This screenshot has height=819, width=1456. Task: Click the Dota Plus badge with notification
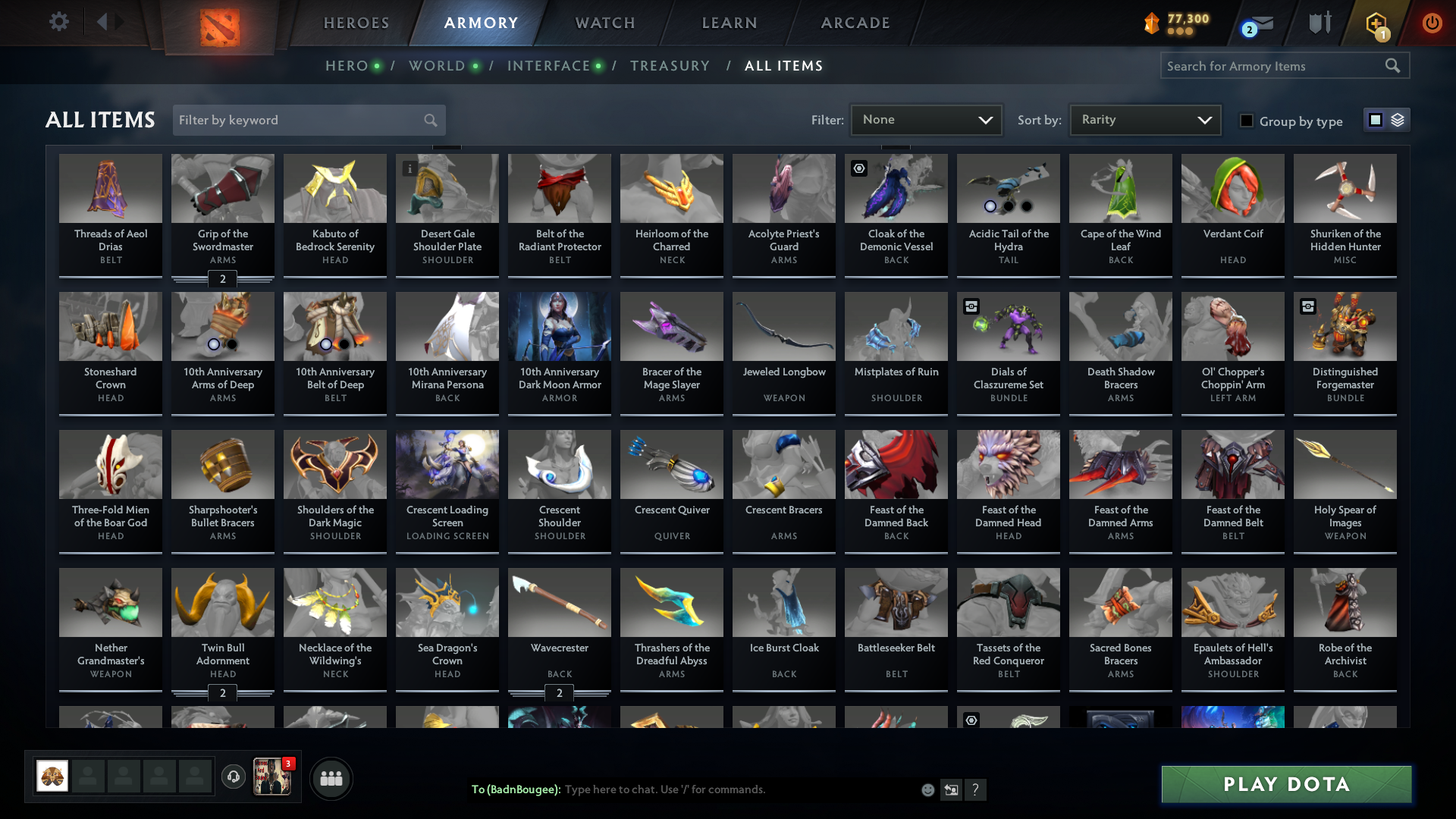point(1376,23)
